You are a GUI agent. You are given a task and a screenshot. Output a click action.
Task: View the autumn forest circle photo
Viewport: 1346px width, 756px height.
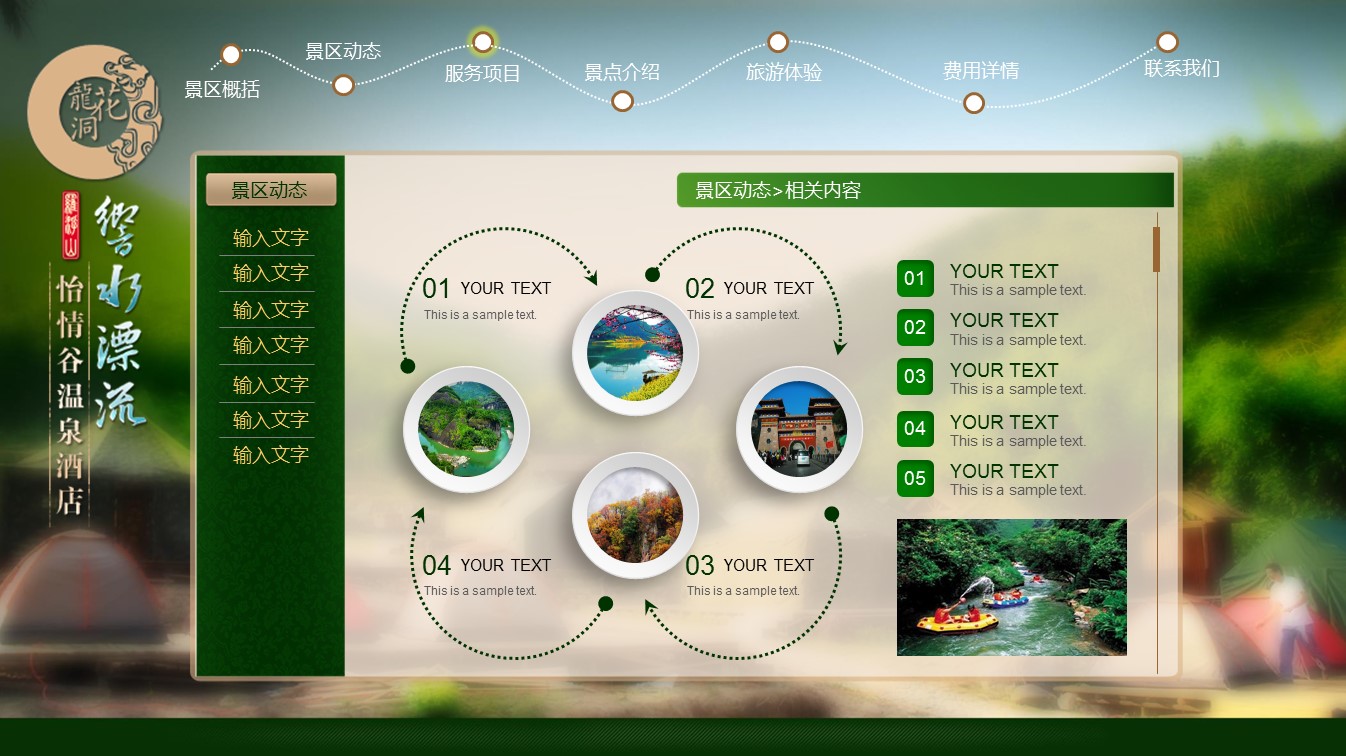click(635, 515)
